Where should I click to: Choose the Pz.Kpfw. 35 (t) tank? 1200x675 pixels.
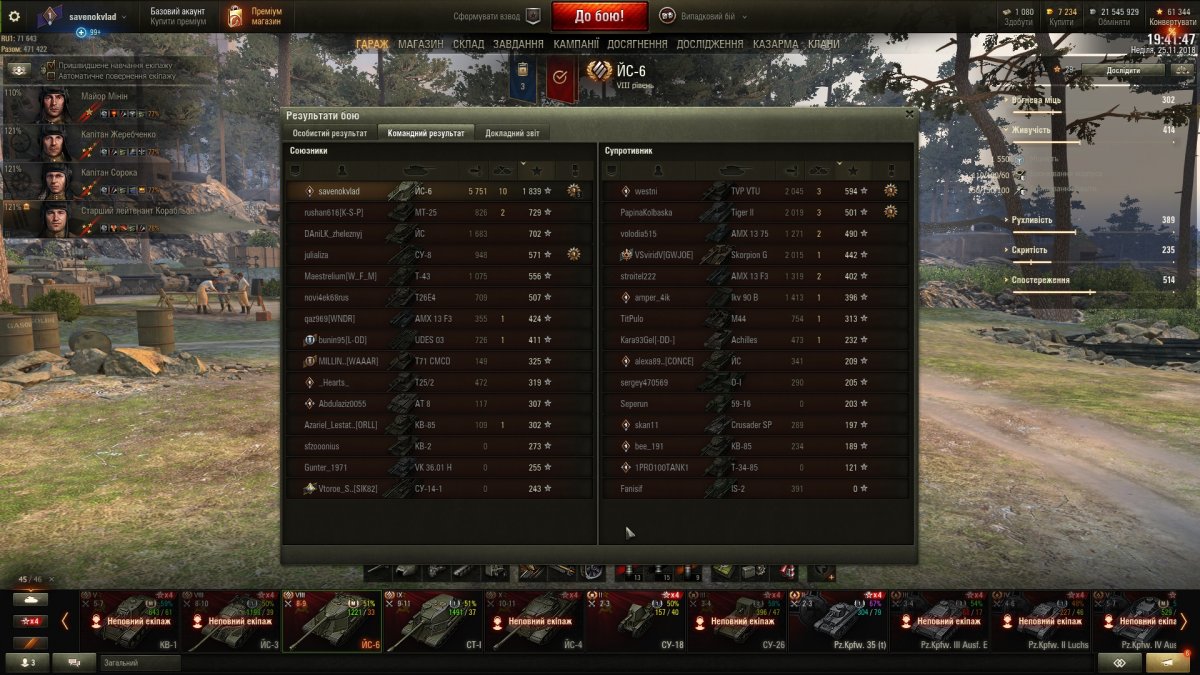point(837,621)
